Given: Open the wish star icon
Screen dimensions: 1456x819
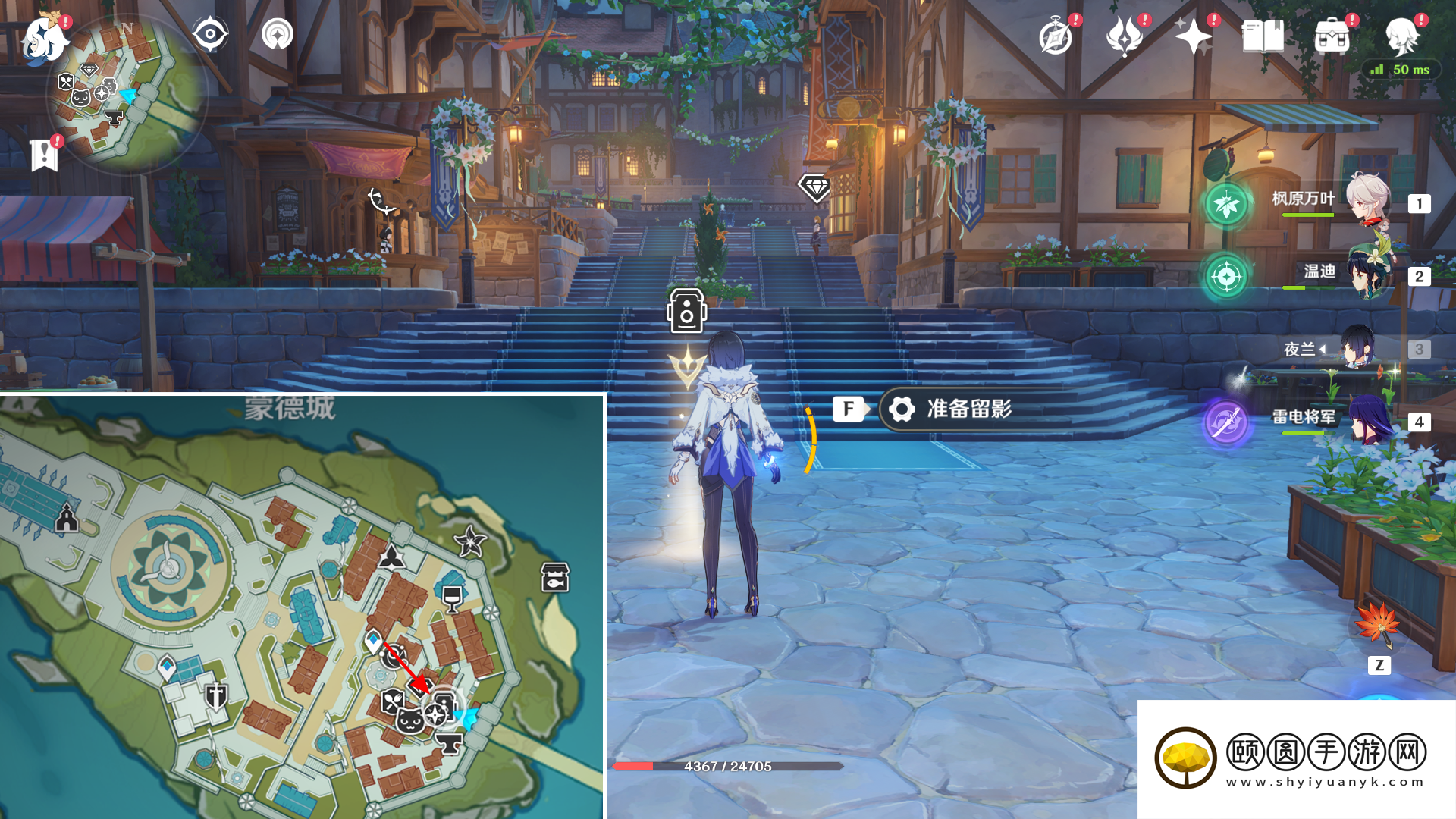Looking at the screenshot, I should pos(1192,36).
